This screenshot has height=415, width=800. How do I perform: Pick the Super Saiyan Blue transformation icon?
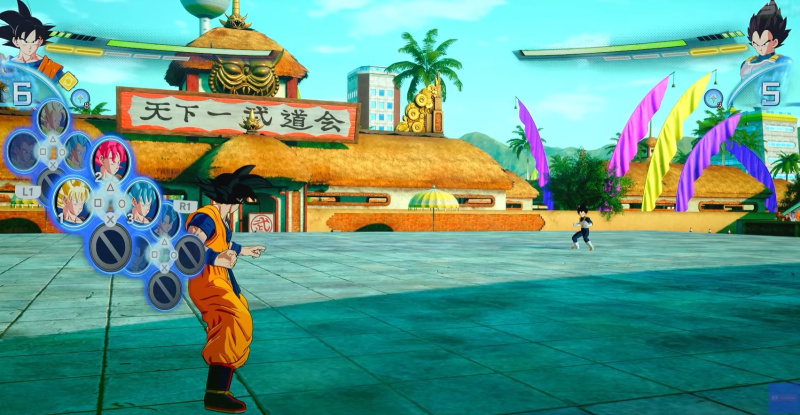143,200
